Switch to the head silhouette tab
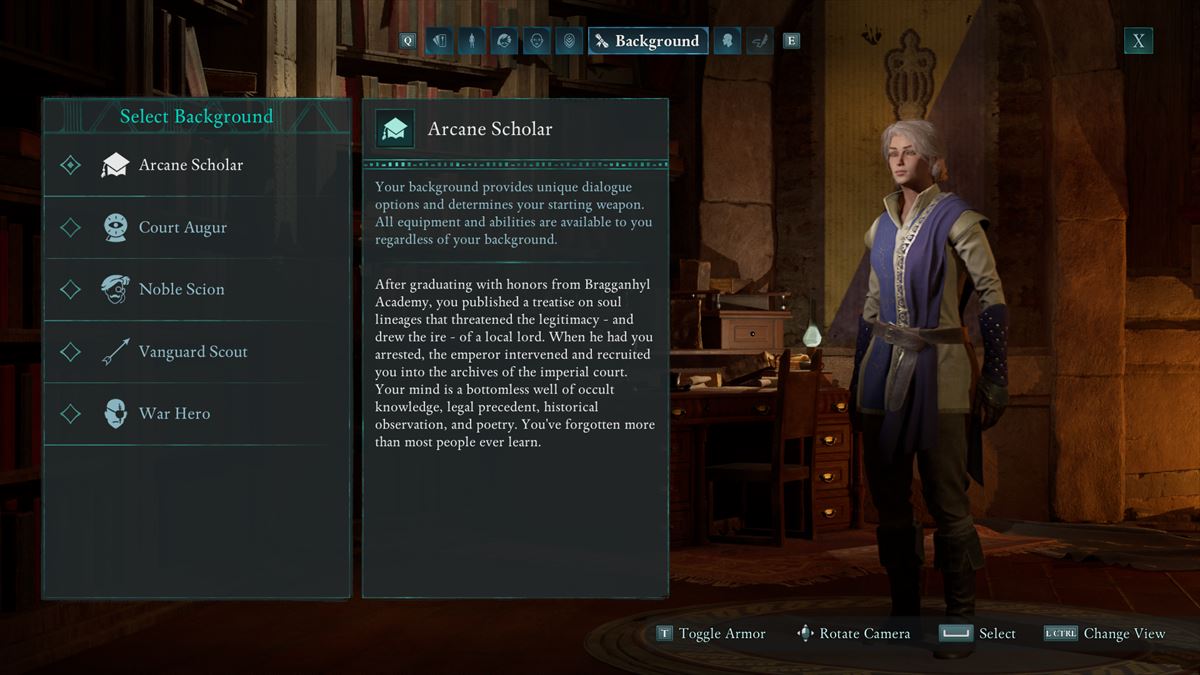This screenshot has width=1200, height=675. pyautogui.click(x=727, y=41)
